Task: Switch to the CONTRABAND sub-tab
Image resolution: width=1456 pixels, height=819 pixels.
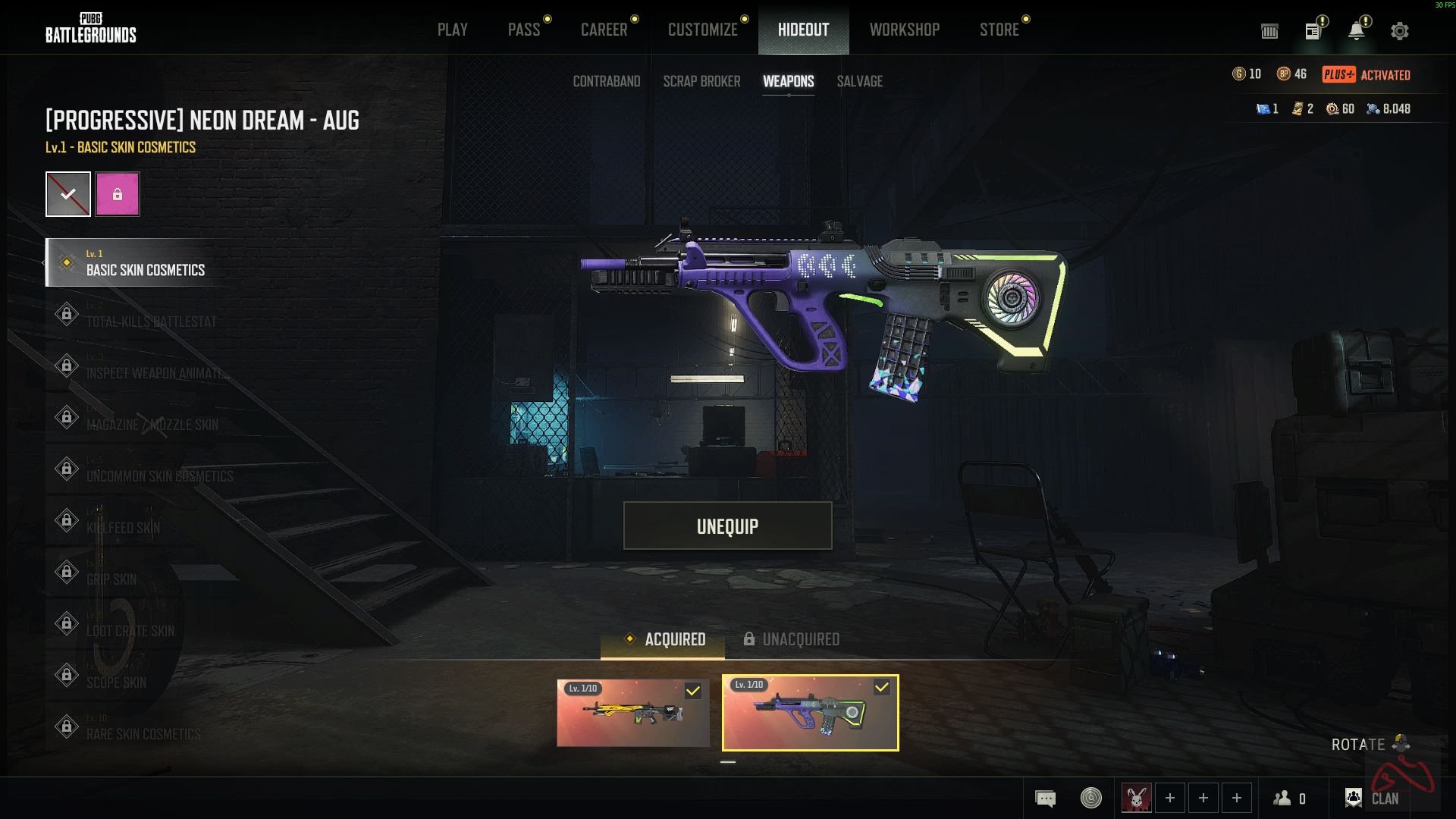Action: tap(606, 81)
